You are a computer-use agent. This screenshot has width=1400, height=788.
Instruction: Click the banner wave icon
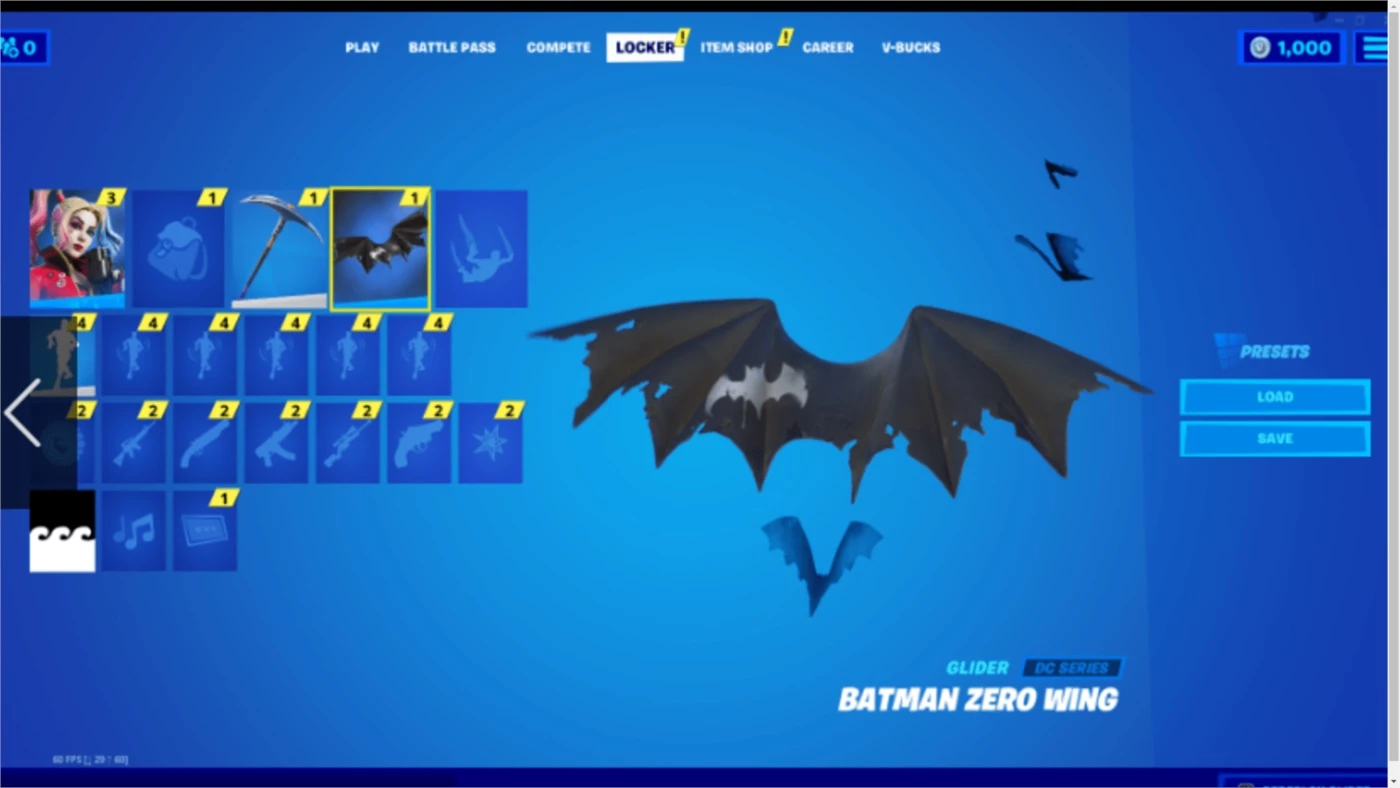[62, 530]
